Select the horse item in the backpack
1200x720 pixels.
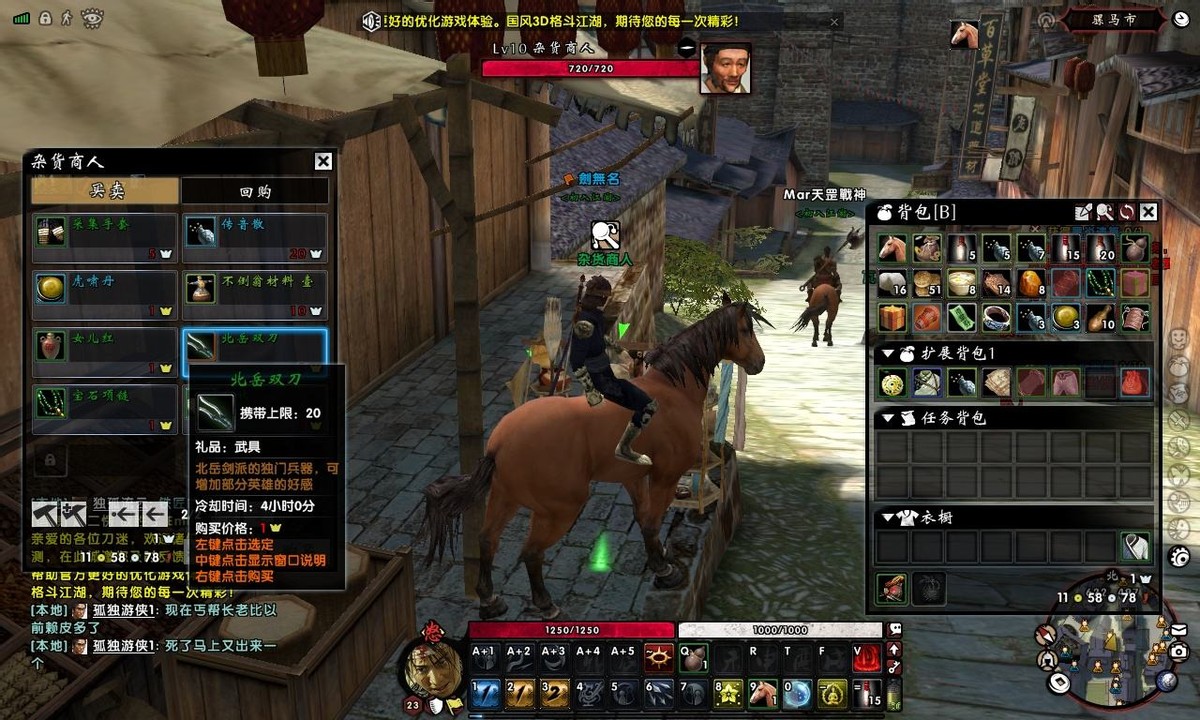(892, 249)
